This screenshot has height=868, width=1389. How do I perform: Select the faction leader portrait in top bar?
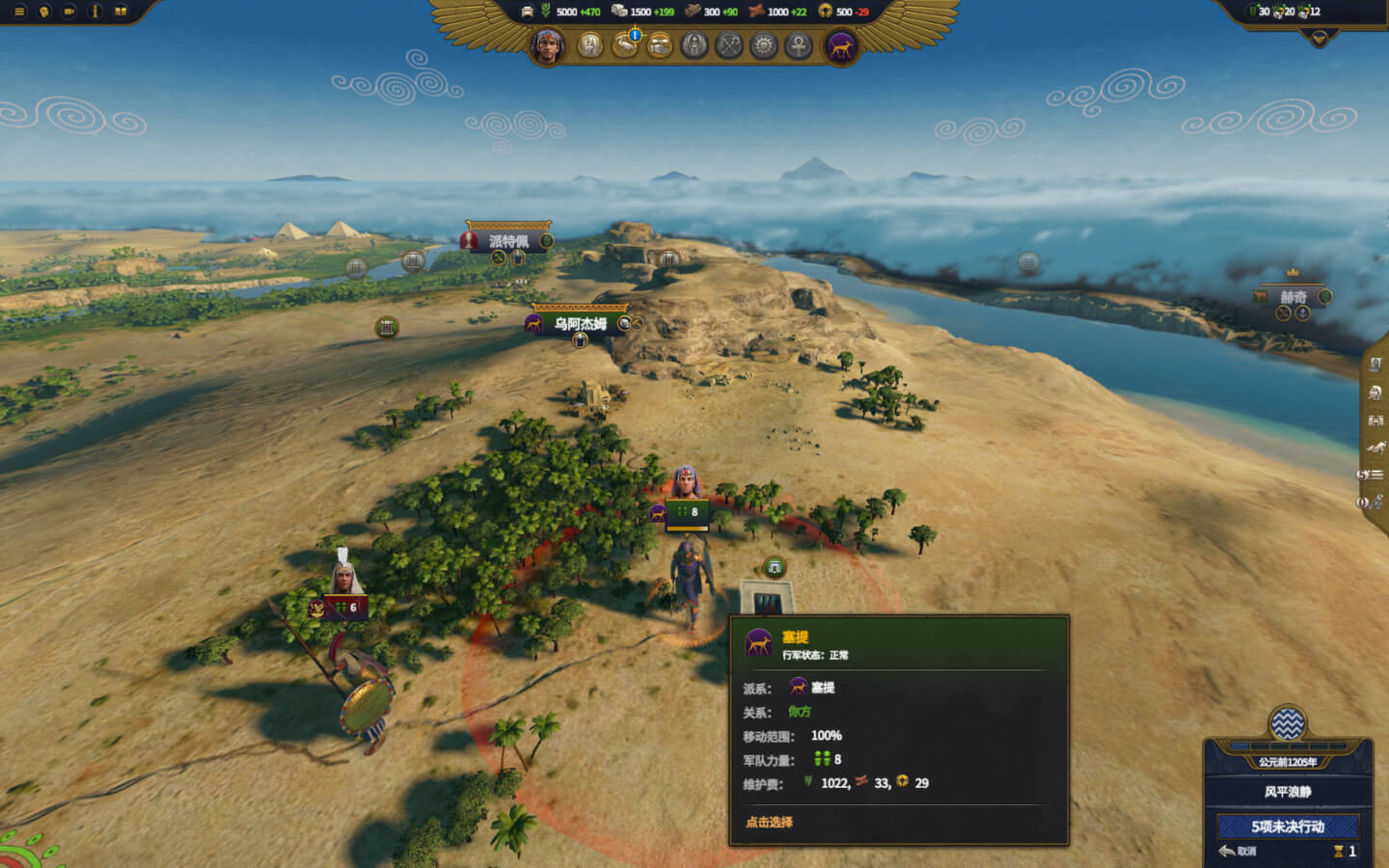pyautogui.click(x=548, y=45)
